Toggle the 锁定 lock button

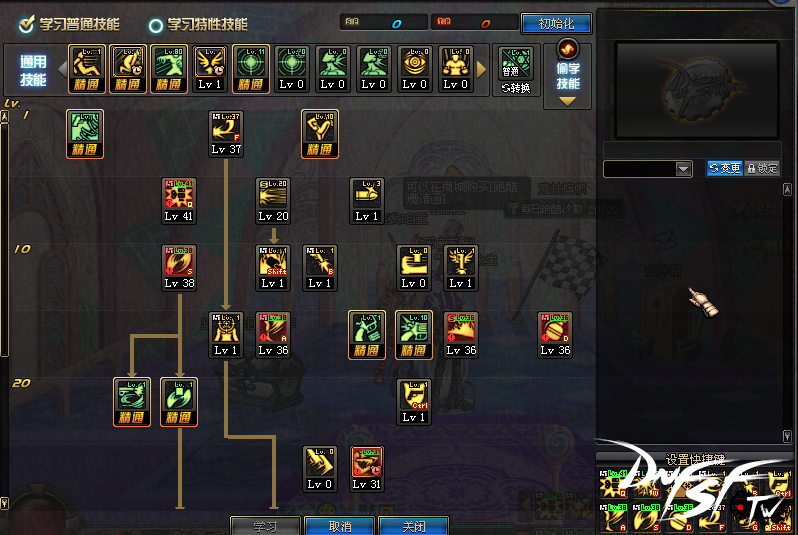tap(762, 168)
